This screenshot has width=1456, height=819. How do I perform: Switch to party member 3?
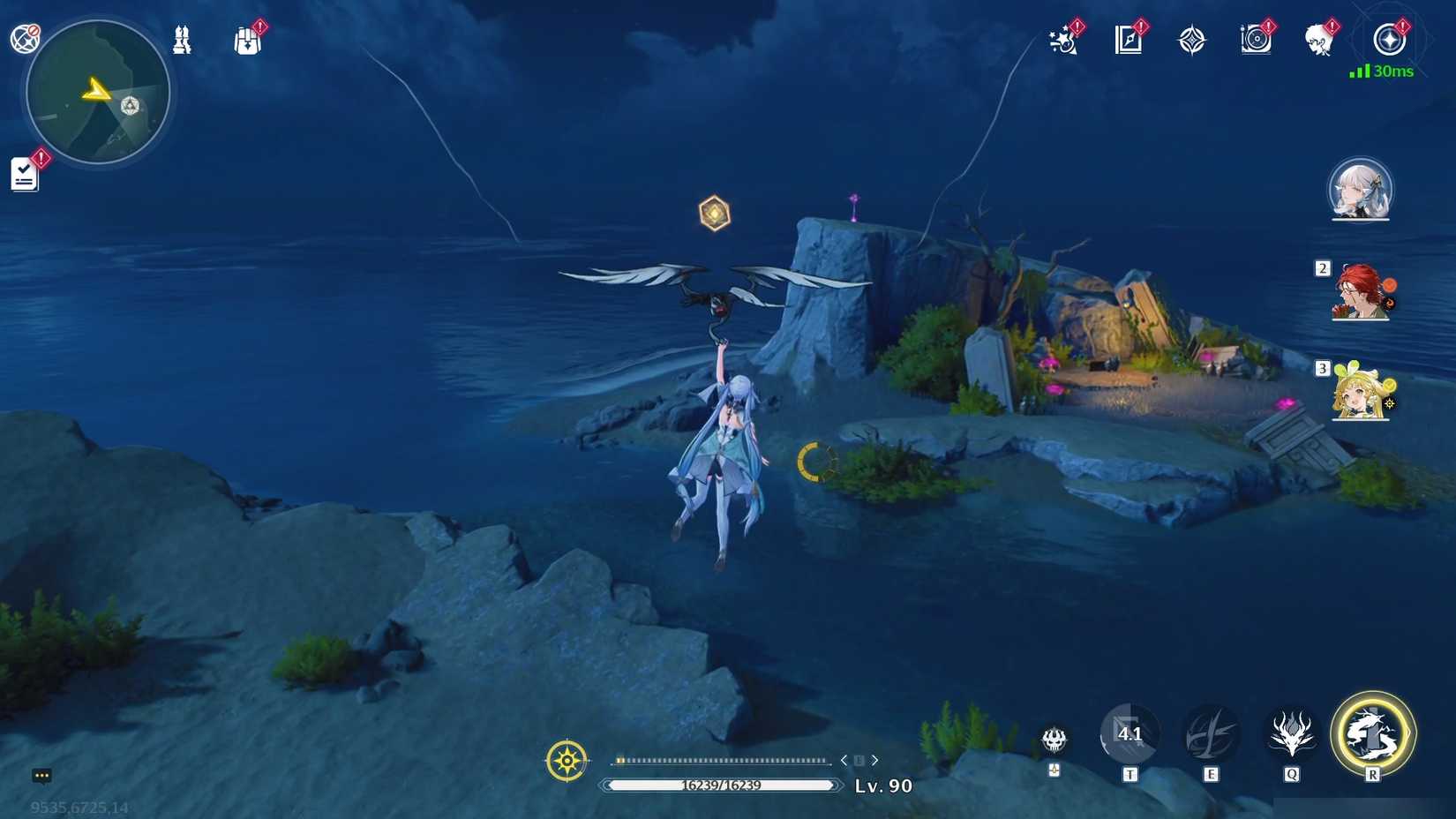click(x=1359, y=395)
